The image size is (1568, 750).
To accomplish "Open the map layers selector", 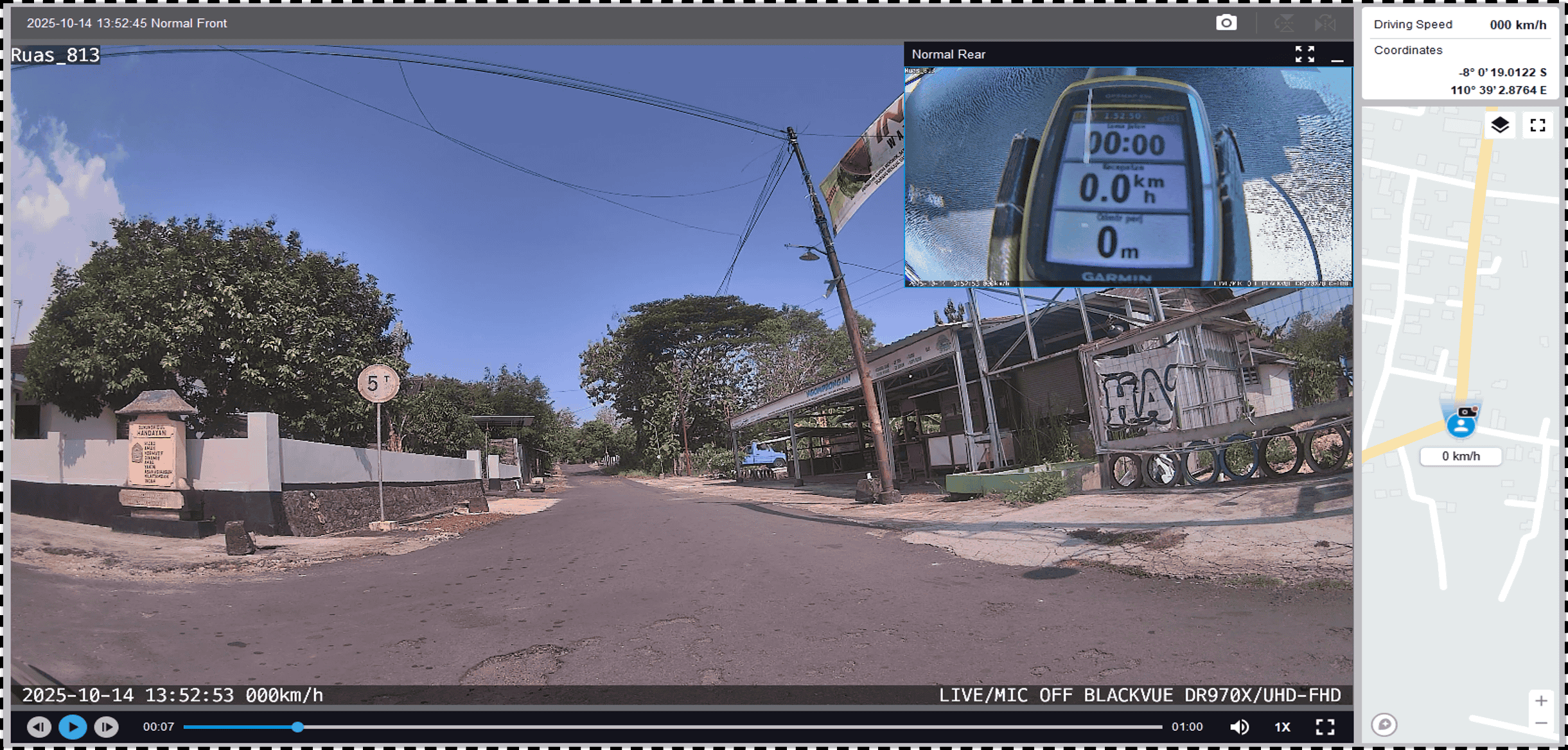I will pyautogui.click(x=1500, y=125).
